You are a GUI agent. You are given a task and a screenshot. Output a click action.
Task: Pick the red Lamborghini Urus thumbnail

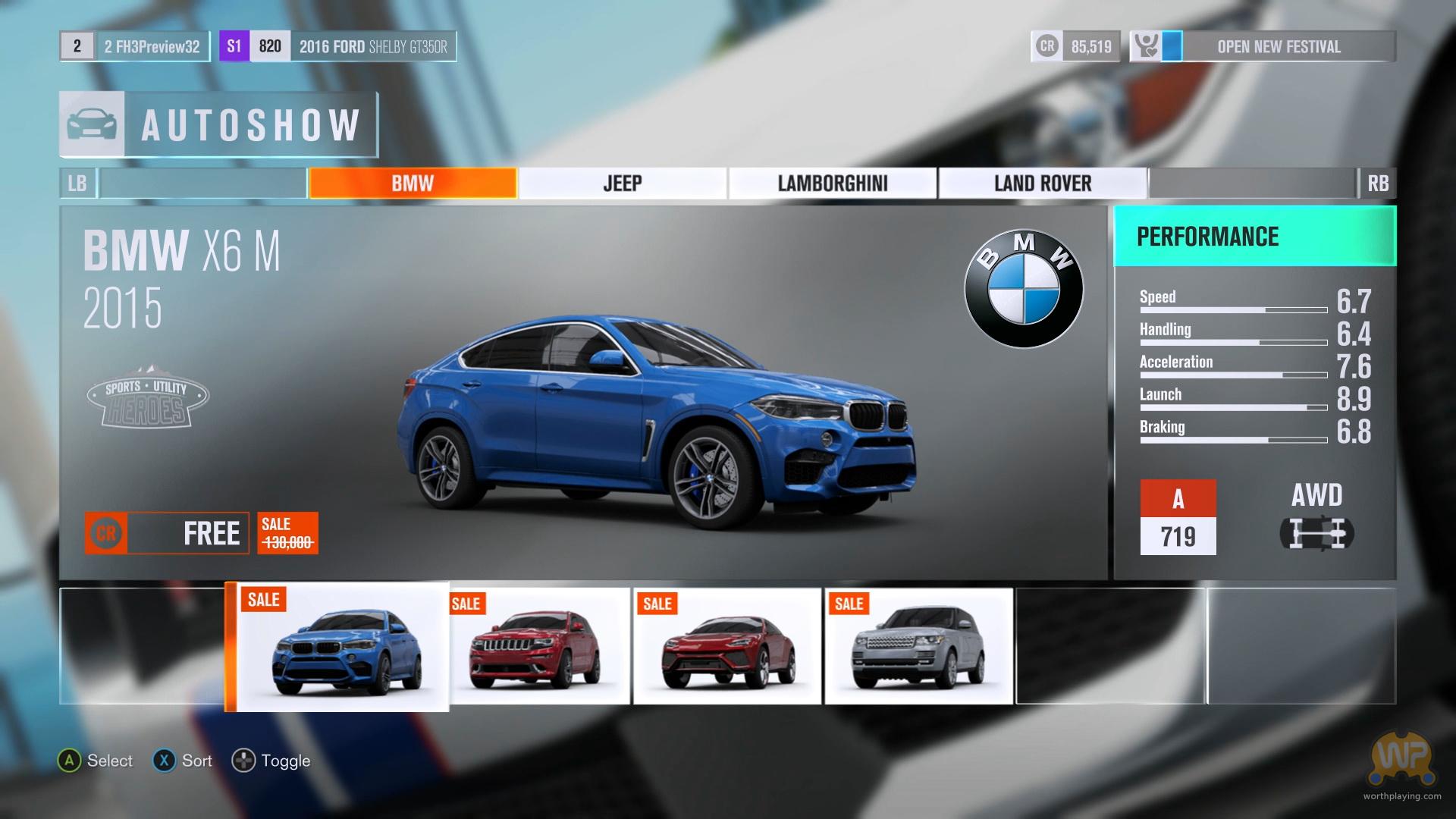[727, 647]
